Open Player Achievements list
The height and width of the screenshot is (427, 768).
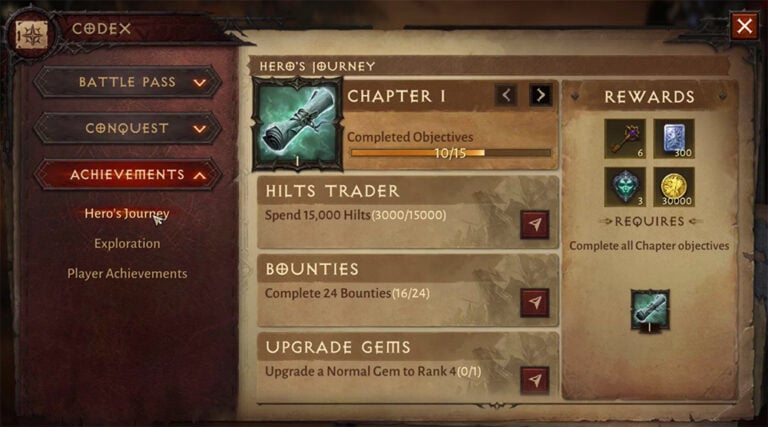pos(127,273)
